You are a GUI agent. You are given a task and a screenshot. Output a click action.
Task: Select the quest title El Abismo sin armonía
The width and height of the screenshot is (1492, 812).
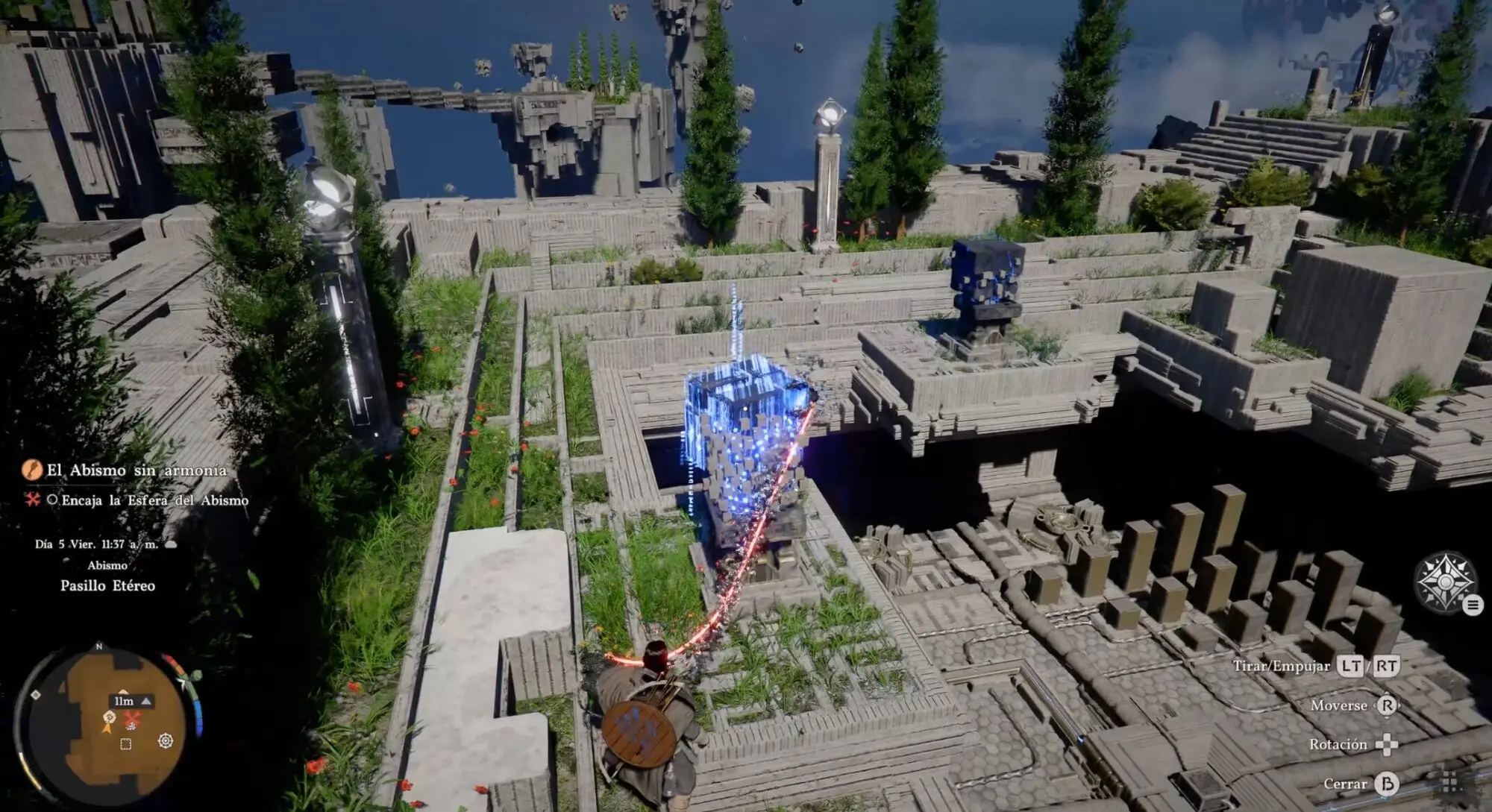[137, 470]
